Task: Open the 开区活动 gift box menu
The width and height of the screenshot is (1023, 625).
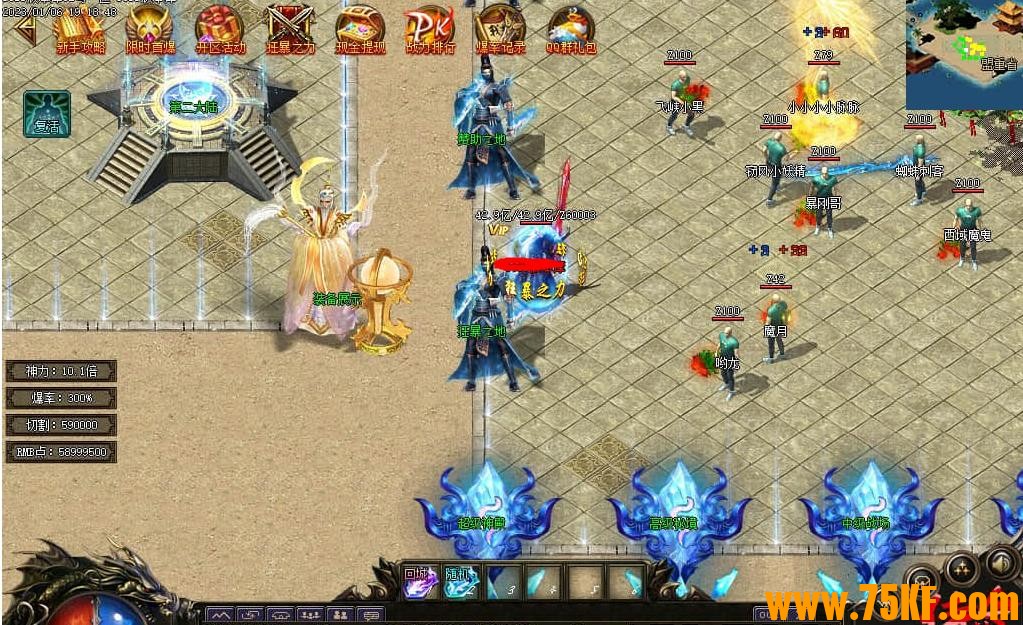Action: tap(220, 30)
